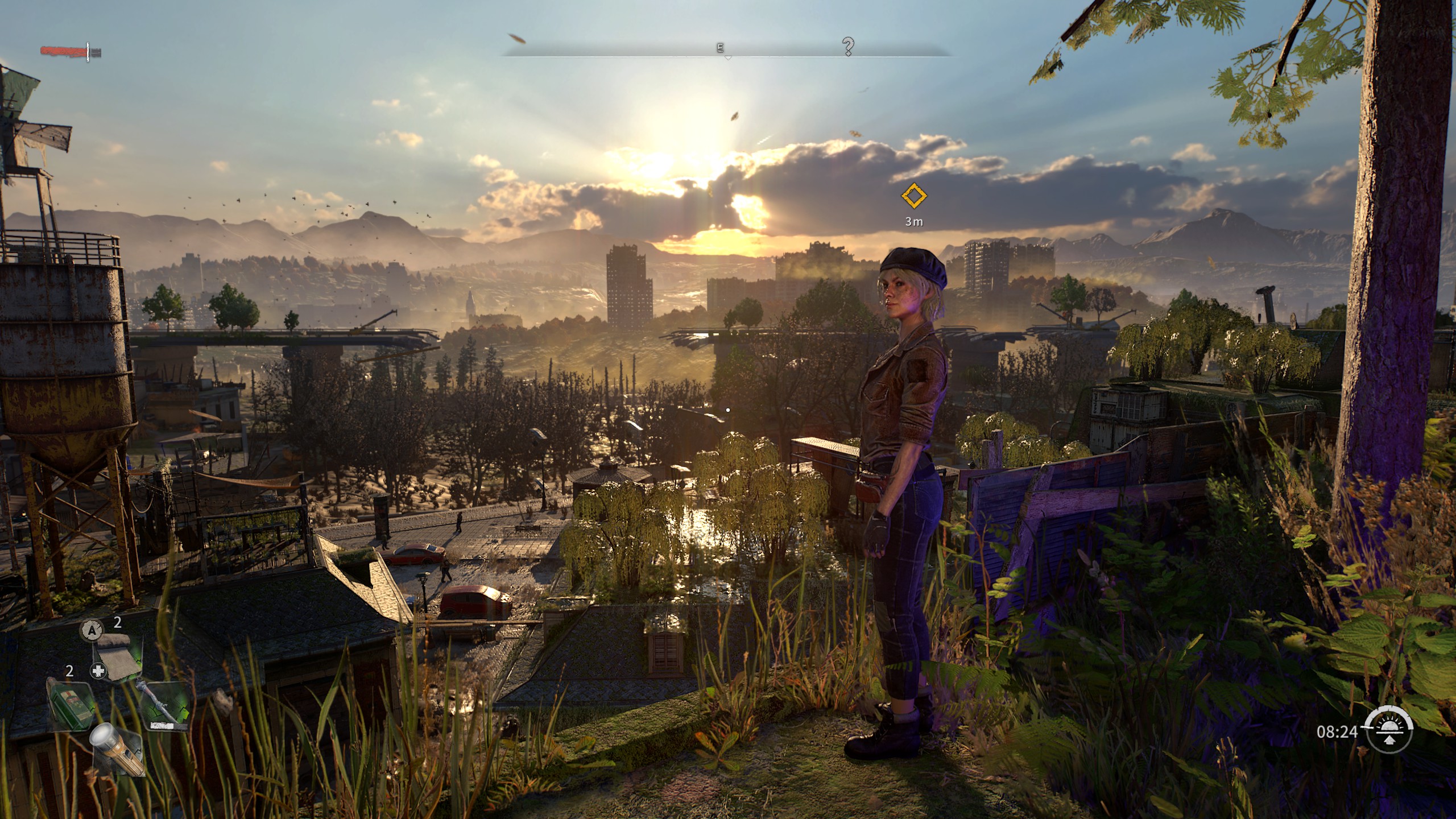1456x819 pixels.
Task: Click the yellow diamond objective marker
Action: pos(913,196)
